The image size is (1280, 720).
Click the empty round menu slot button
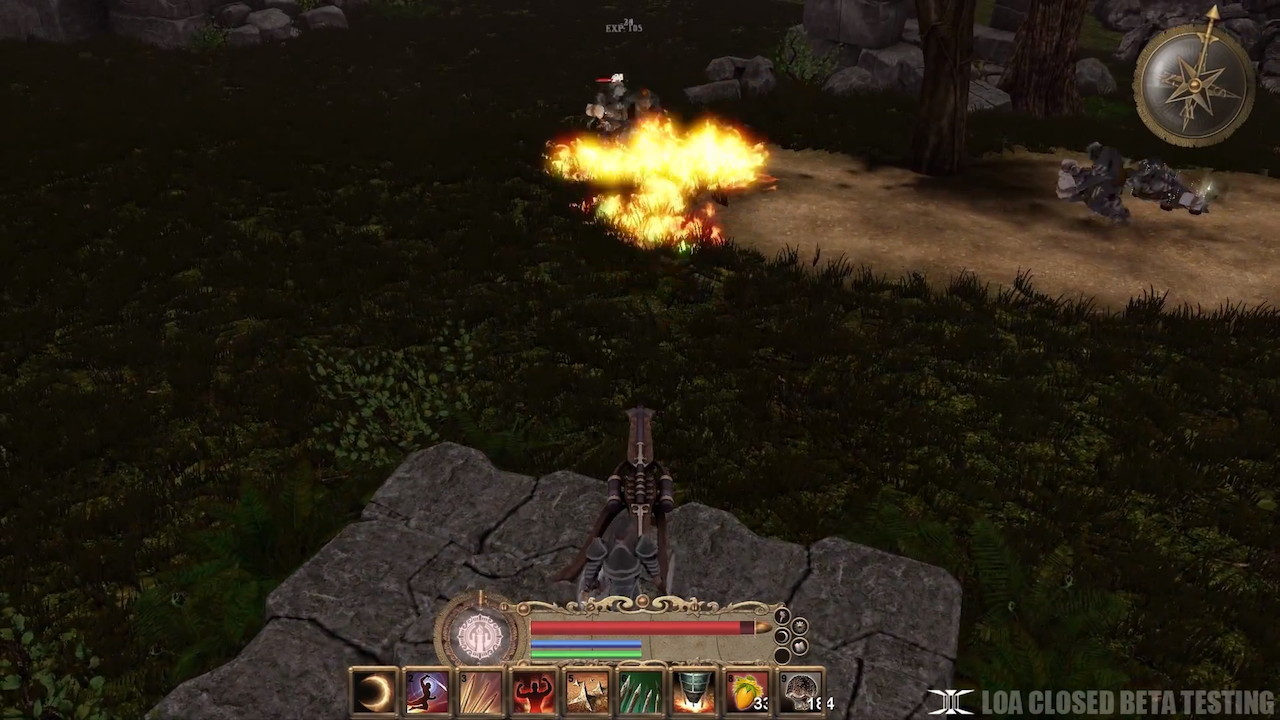tap(782, 656)
